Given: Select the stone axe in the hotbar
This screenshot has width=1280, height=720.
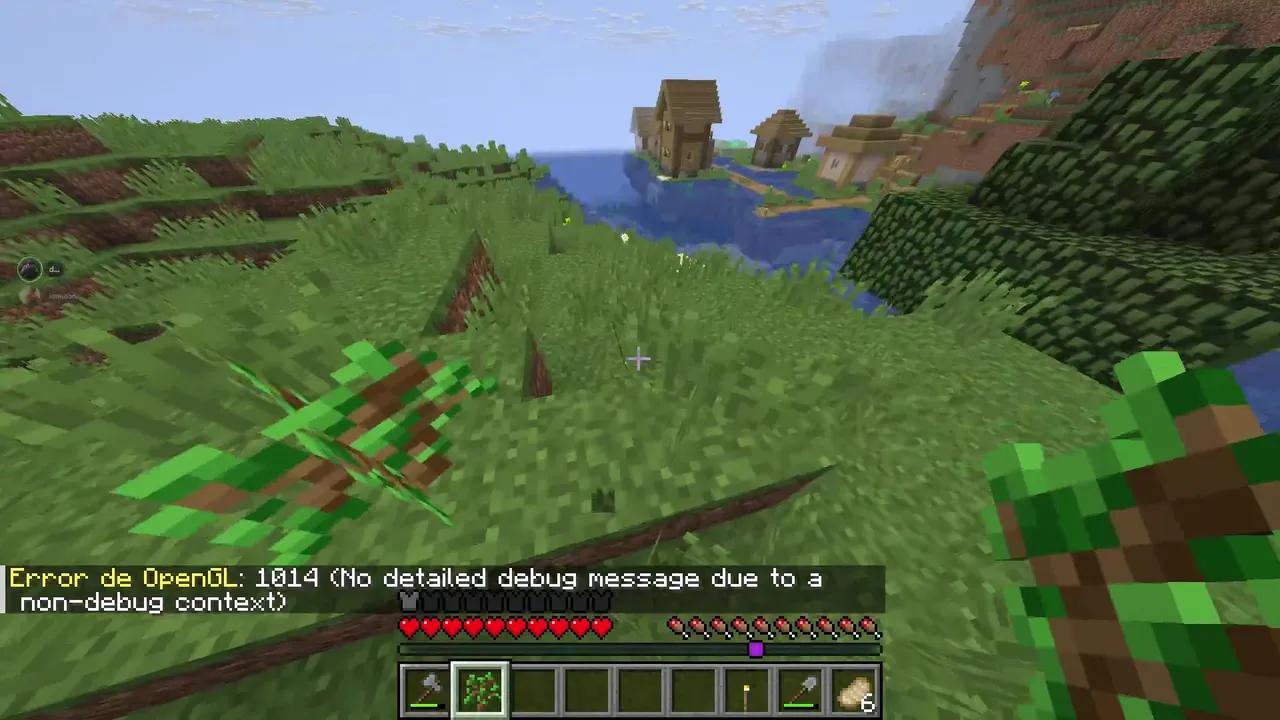Looking at the screenshot, I should pyautogui.click(x=424, y=690).
